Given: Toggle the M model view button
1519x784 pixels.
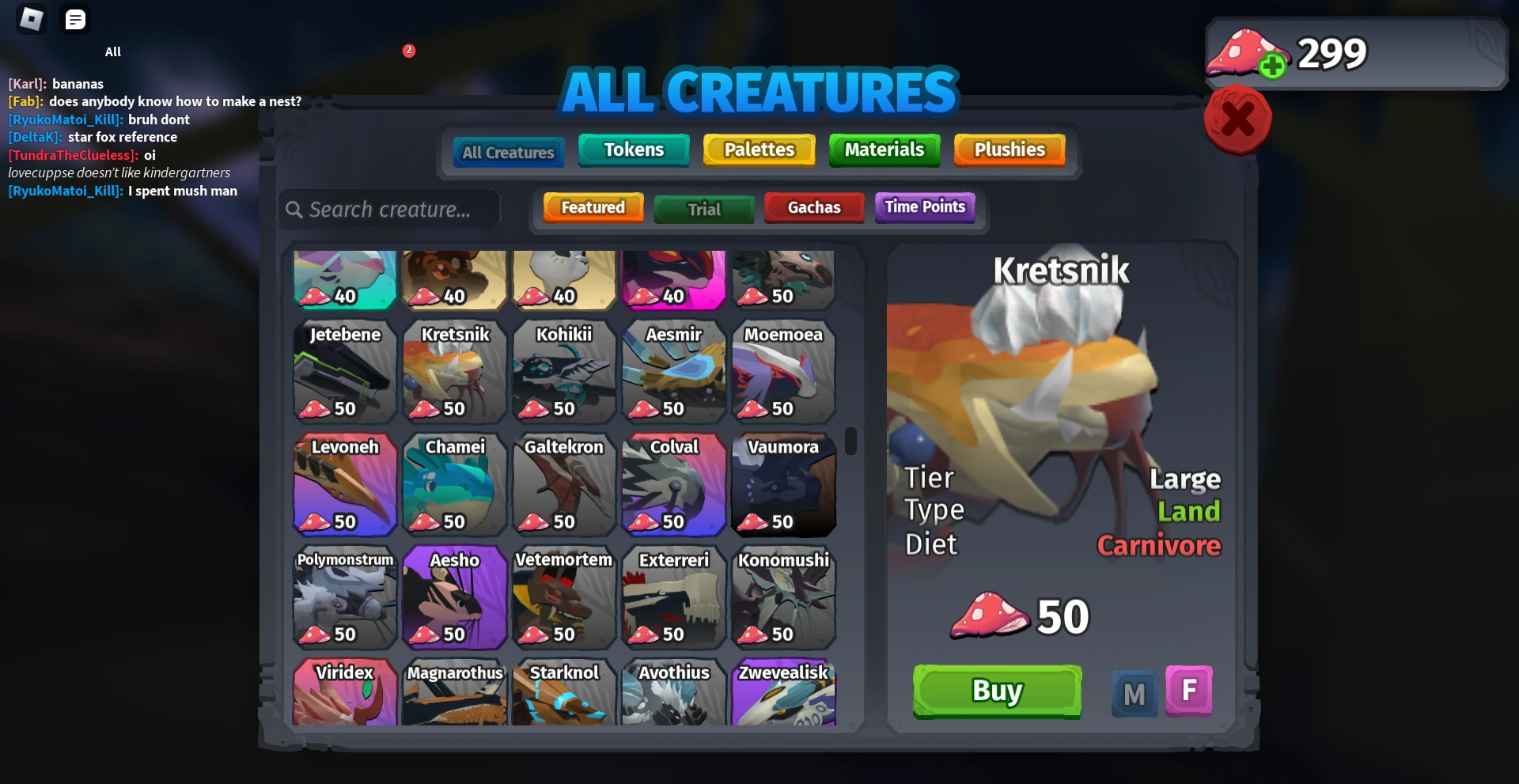Looking at the screenshot, I should [x=1134, y=691].
